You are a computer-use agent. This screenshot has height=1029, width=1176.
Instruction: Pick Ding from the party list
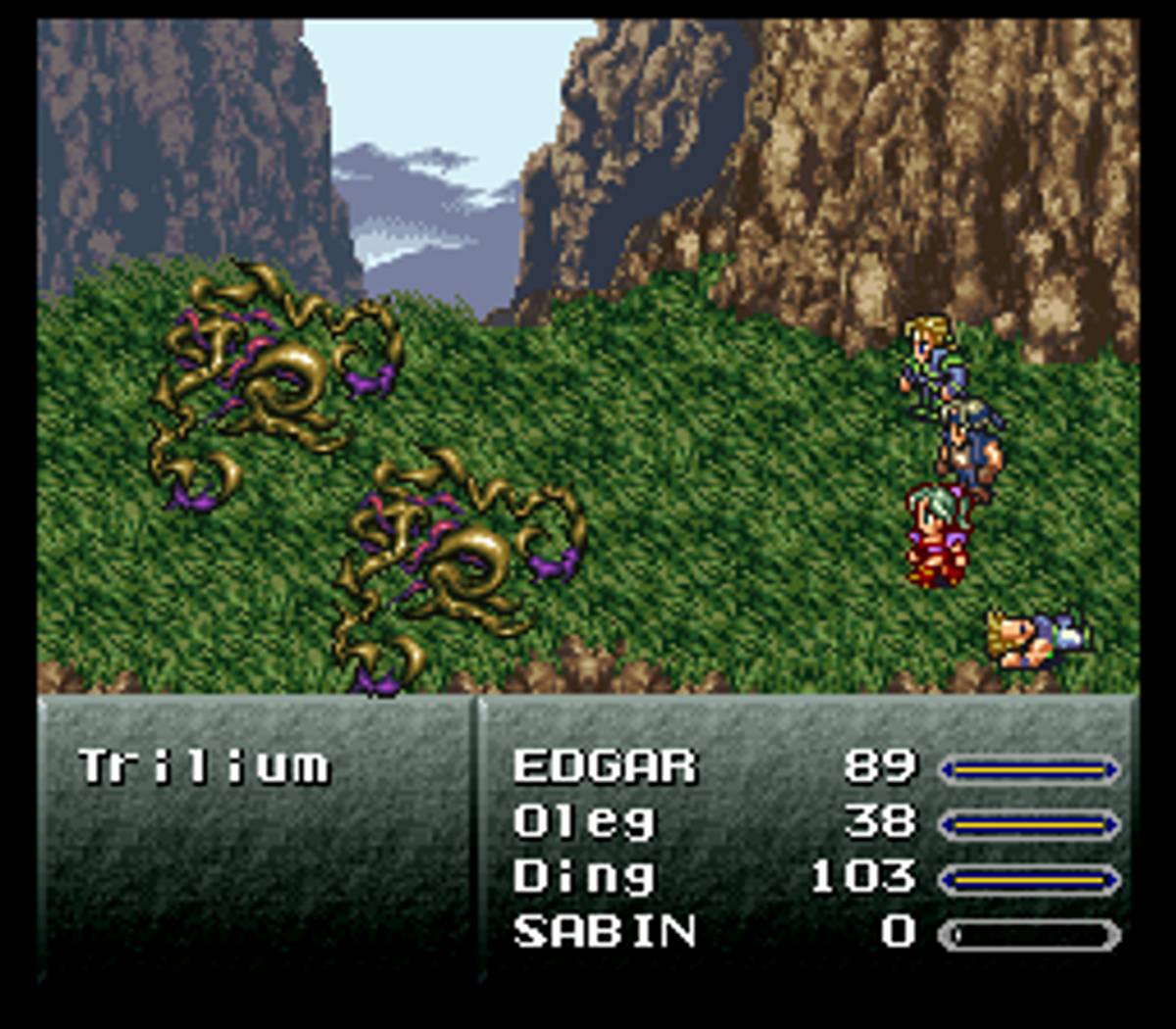point(584,876)
